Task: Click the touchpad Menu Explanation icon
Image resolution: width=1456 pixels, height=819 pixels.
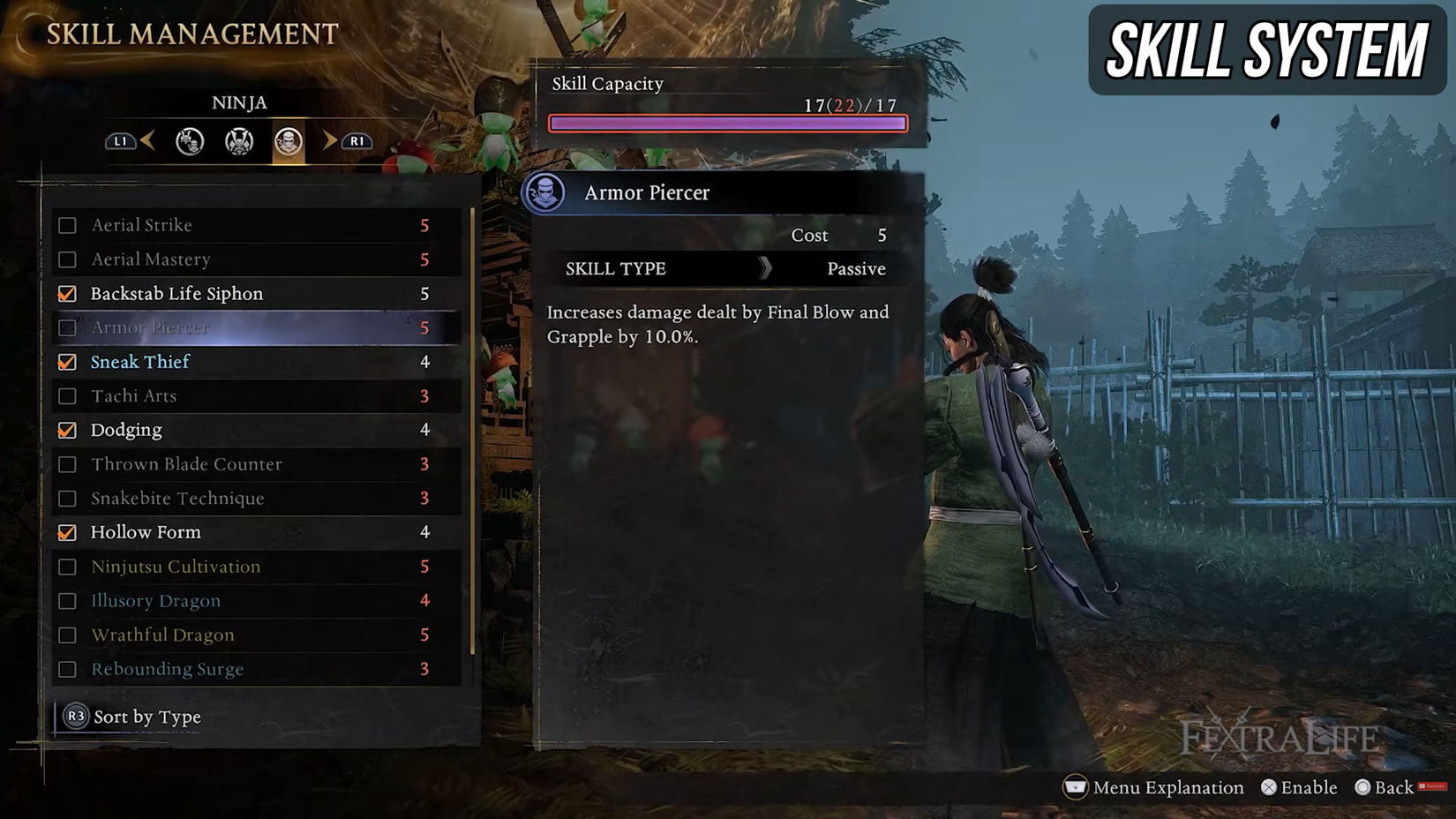Action: pyautogui.click(x=1075, y=787)
